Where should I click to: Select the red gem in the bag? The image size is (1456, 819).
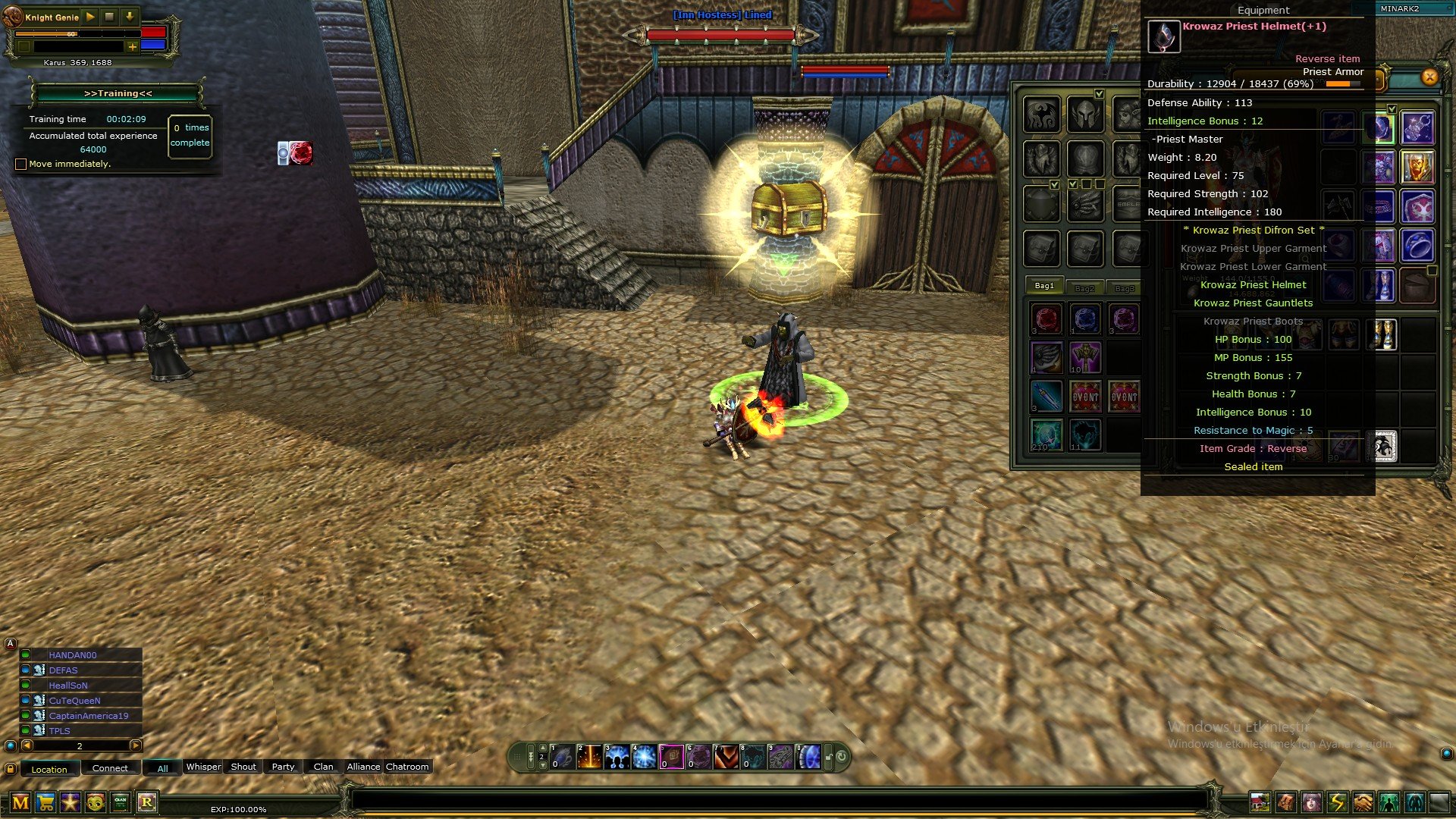point(1046,318)
